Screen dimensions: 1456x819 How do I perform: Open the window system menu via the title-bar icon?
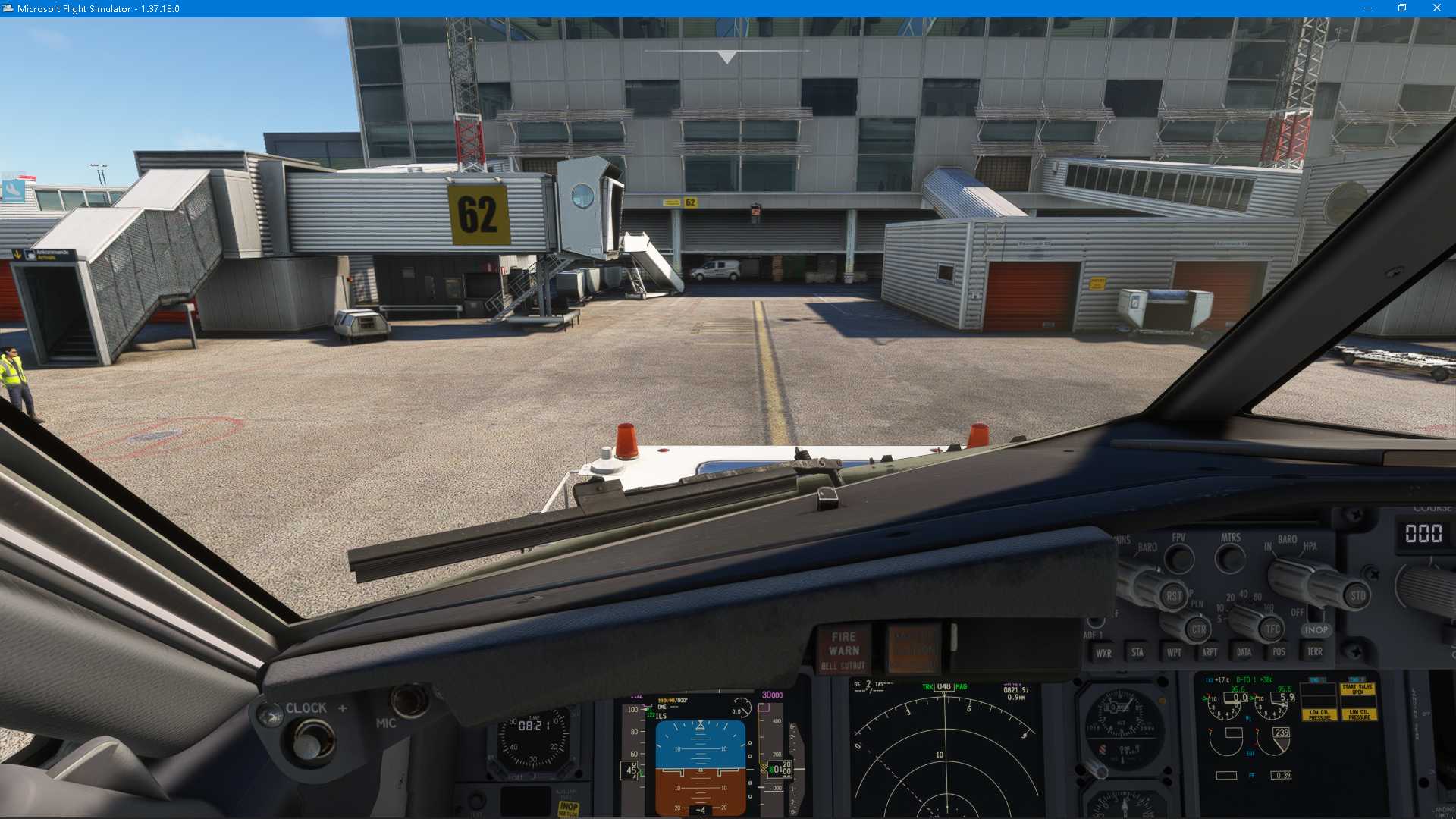click(x=9, y=8)
